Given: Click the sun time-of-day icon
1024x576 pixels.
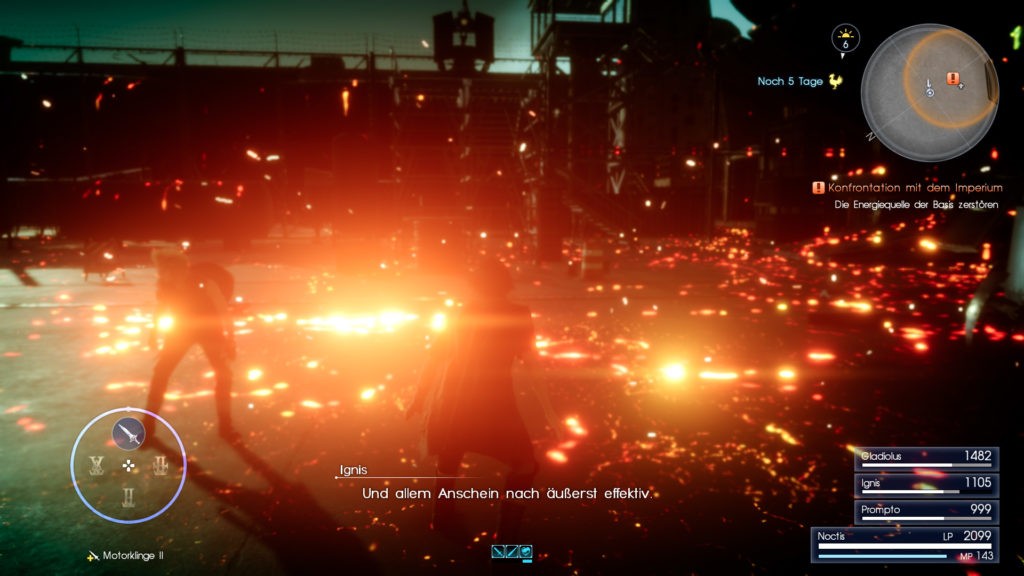Looking at the screenshot, I should point(845,38).
